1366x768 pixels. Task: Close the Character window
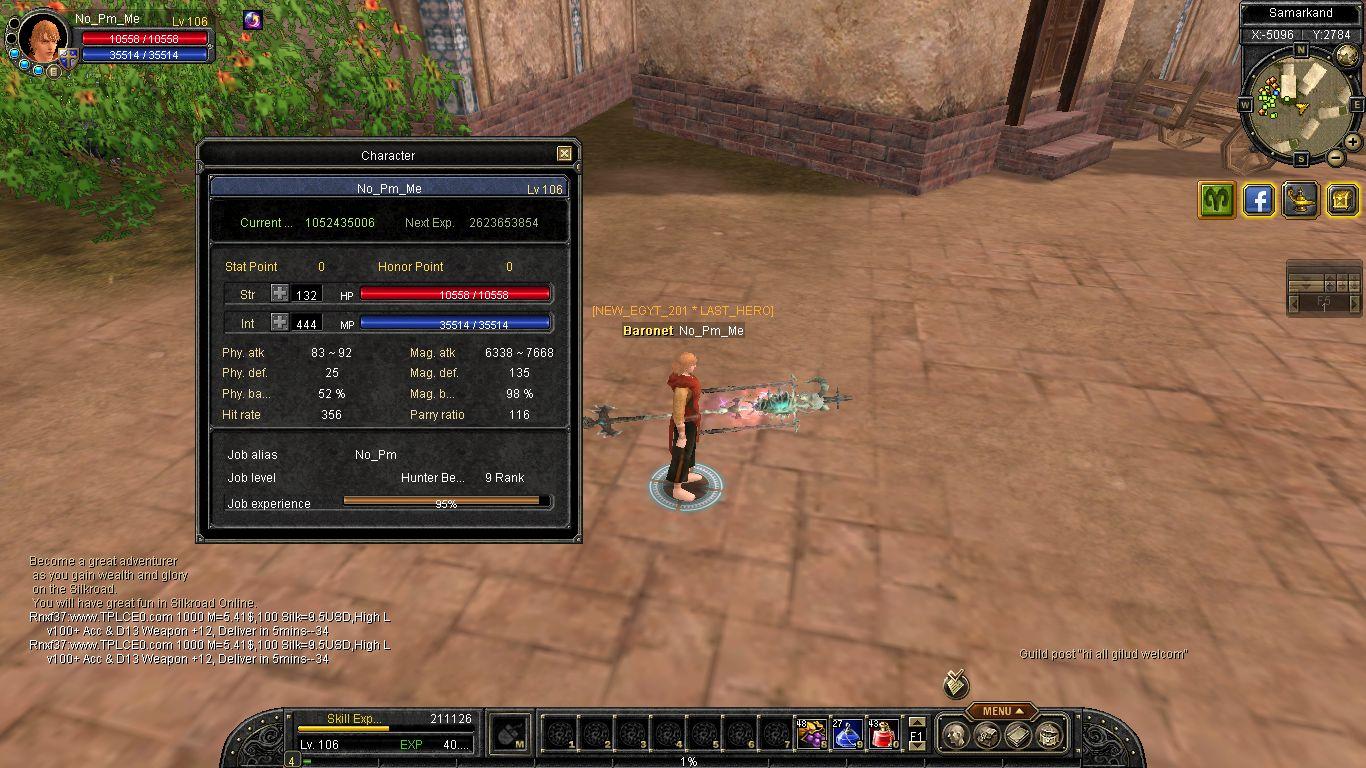(x=564, y=154)
